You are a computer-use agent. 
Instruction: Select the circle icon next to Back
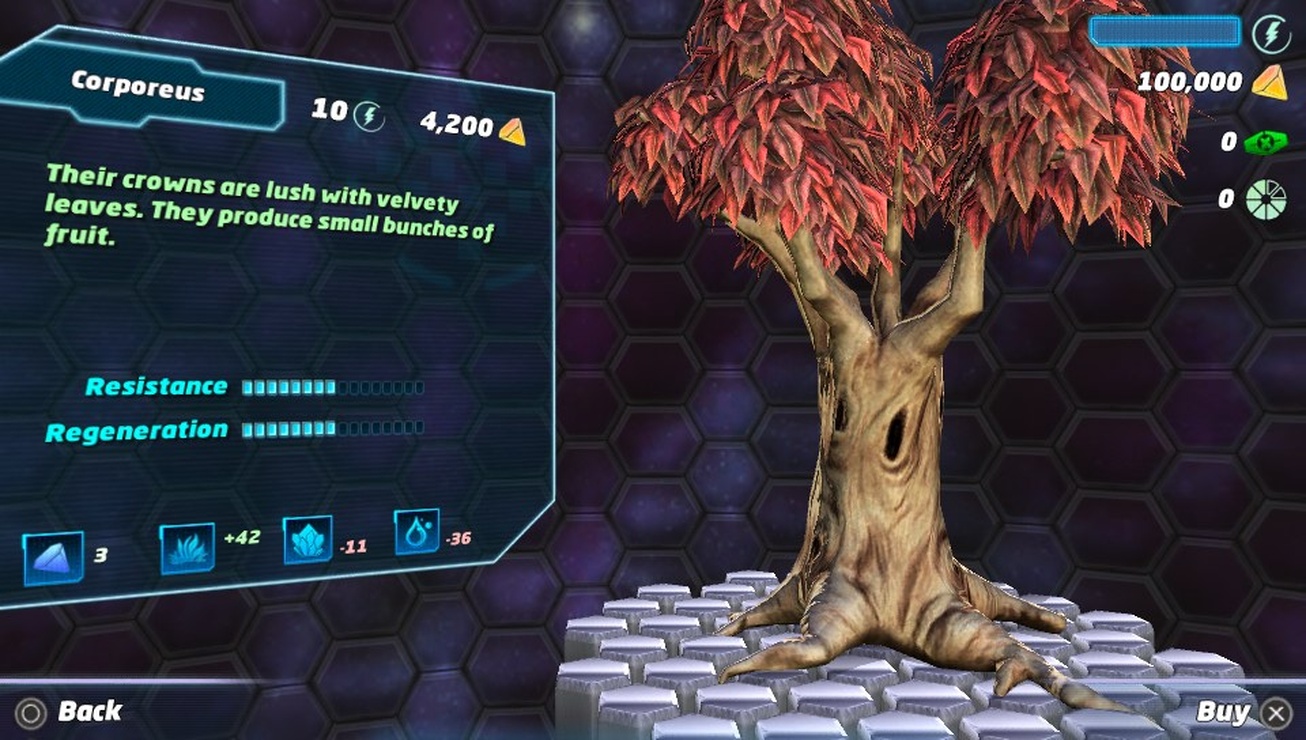33,712
